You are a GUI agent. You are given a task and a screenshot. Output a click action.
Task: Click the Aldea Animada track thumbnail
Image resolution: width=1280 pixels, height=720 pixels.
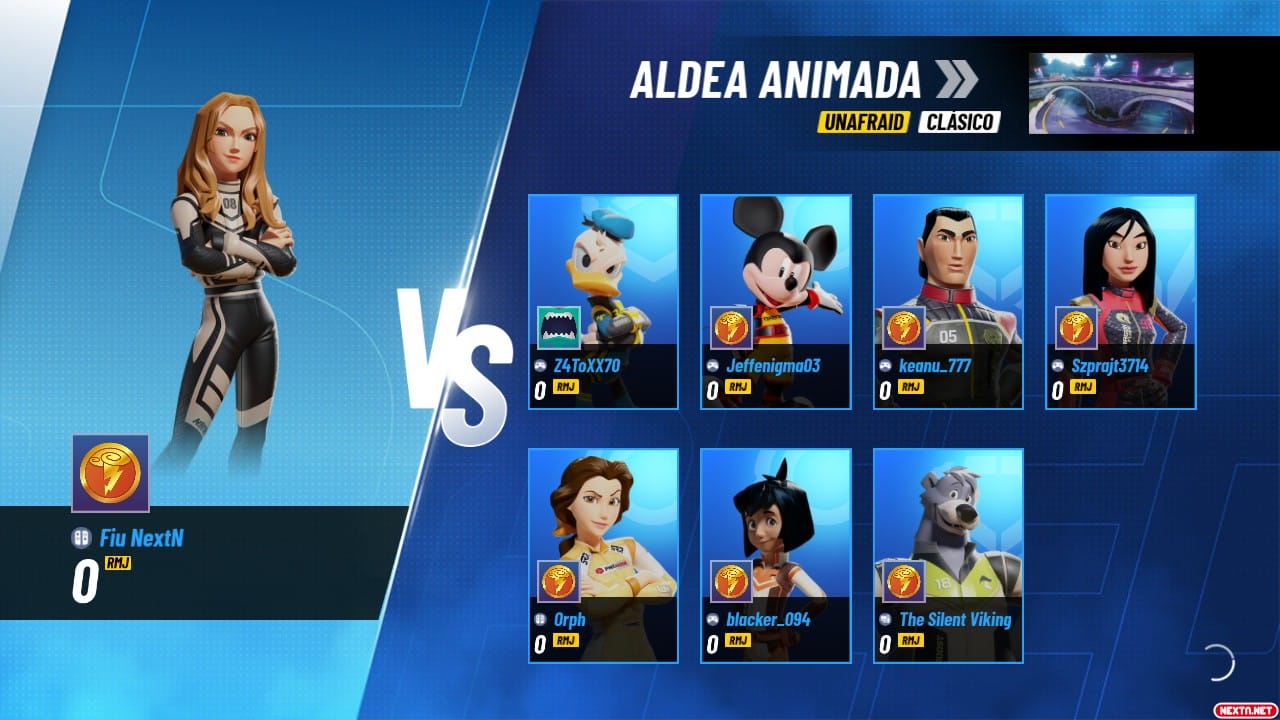coord(1111,94)
